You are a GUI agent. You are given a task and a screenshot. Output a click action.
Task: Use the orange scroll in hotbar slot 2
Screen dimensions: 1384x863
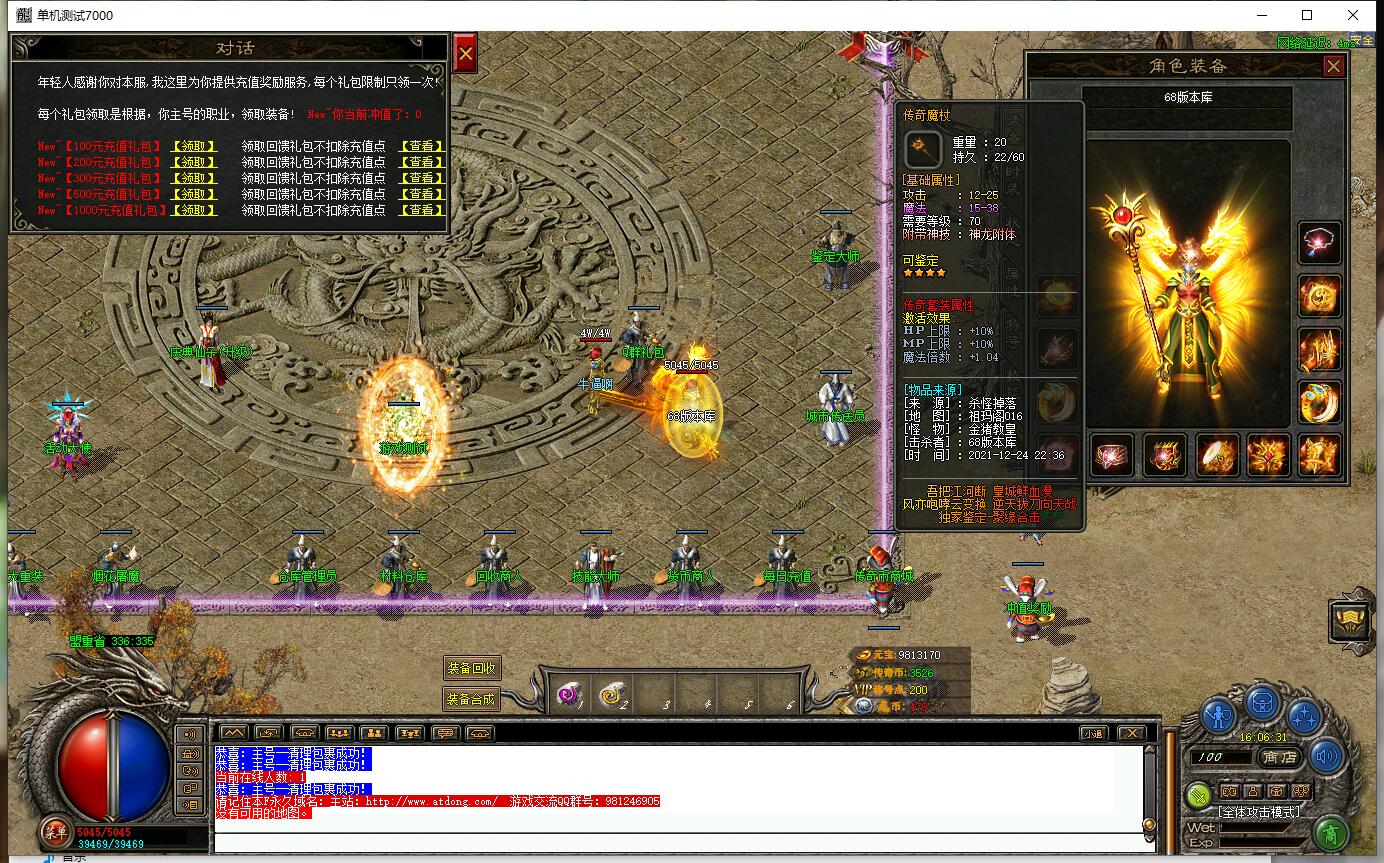coord(612,694)
